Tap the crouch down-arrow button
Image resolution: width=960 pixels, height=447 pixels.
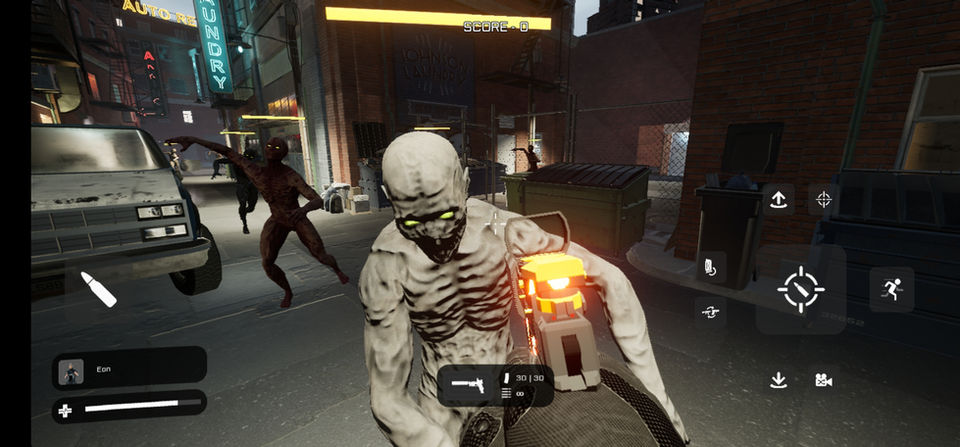[778, 380]
